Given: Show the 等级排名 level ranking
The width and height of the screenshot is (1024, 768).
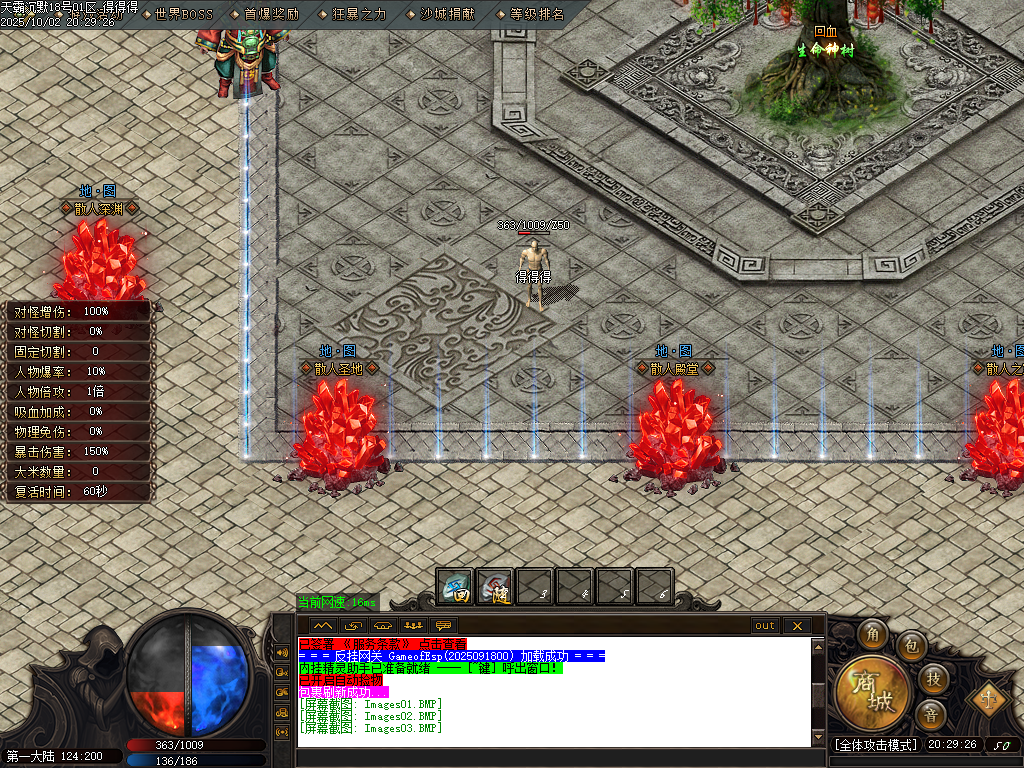Looking at the screenshot, I should [x=537, y=15].
